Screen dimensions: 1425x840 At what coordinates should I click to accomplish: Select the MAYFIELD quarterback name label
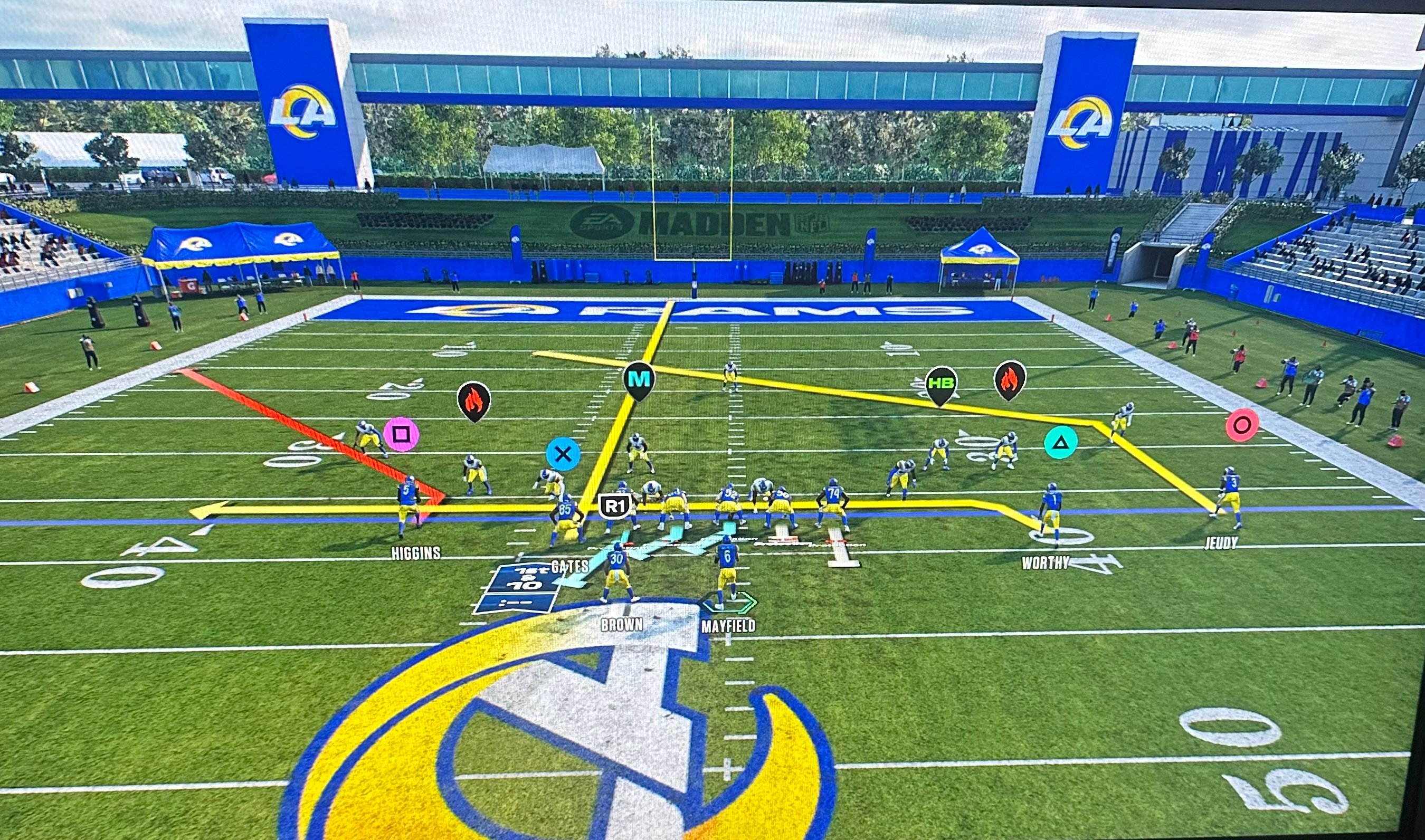(728, 626)
